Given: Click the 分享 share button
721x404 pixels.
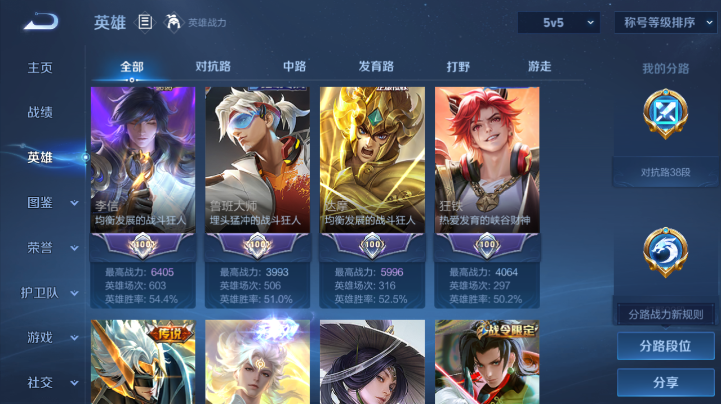Looking at the screenshot, I should pos(665,382).
